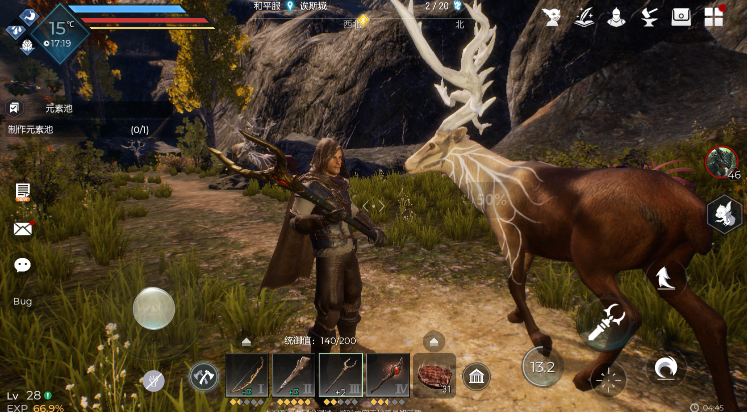Open the notice board list icon

(22, 192)
